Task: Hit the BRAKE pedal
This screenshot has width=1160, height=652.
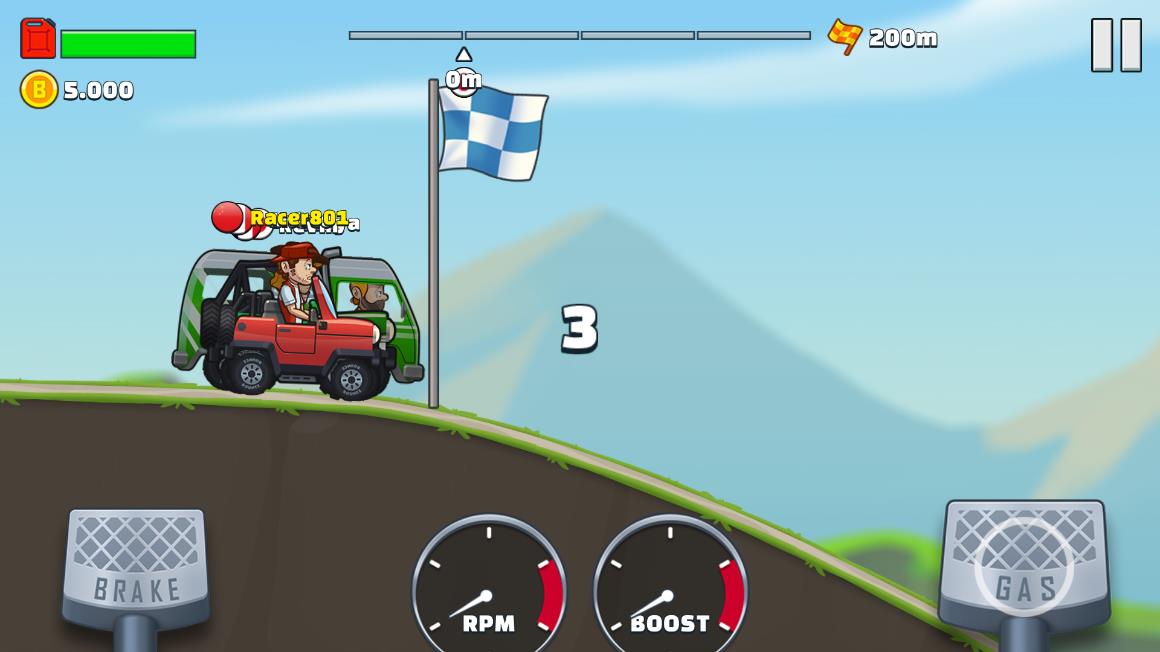Action: point(136,567)
